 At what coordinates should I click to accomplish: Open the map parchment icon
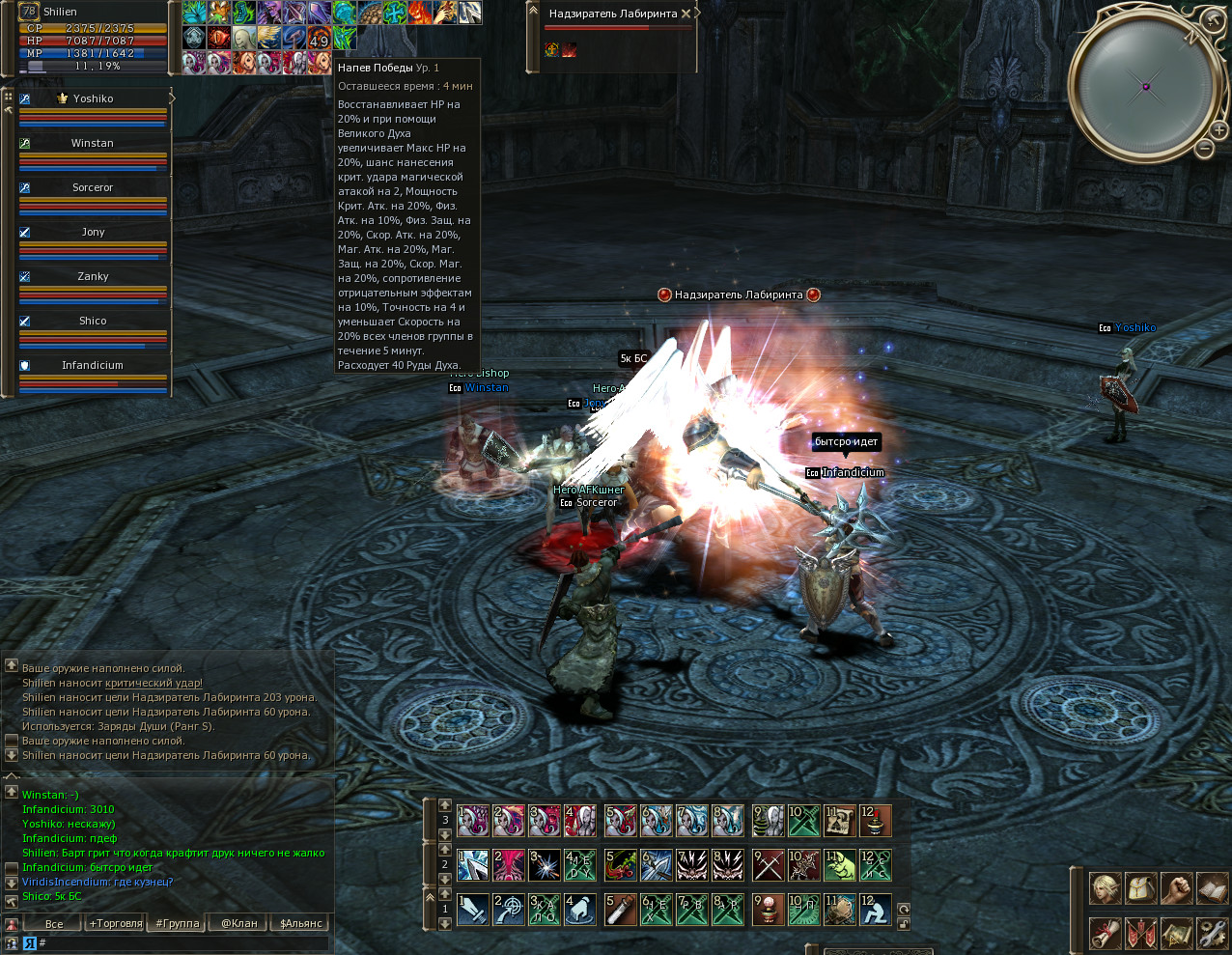[1176, 934]
